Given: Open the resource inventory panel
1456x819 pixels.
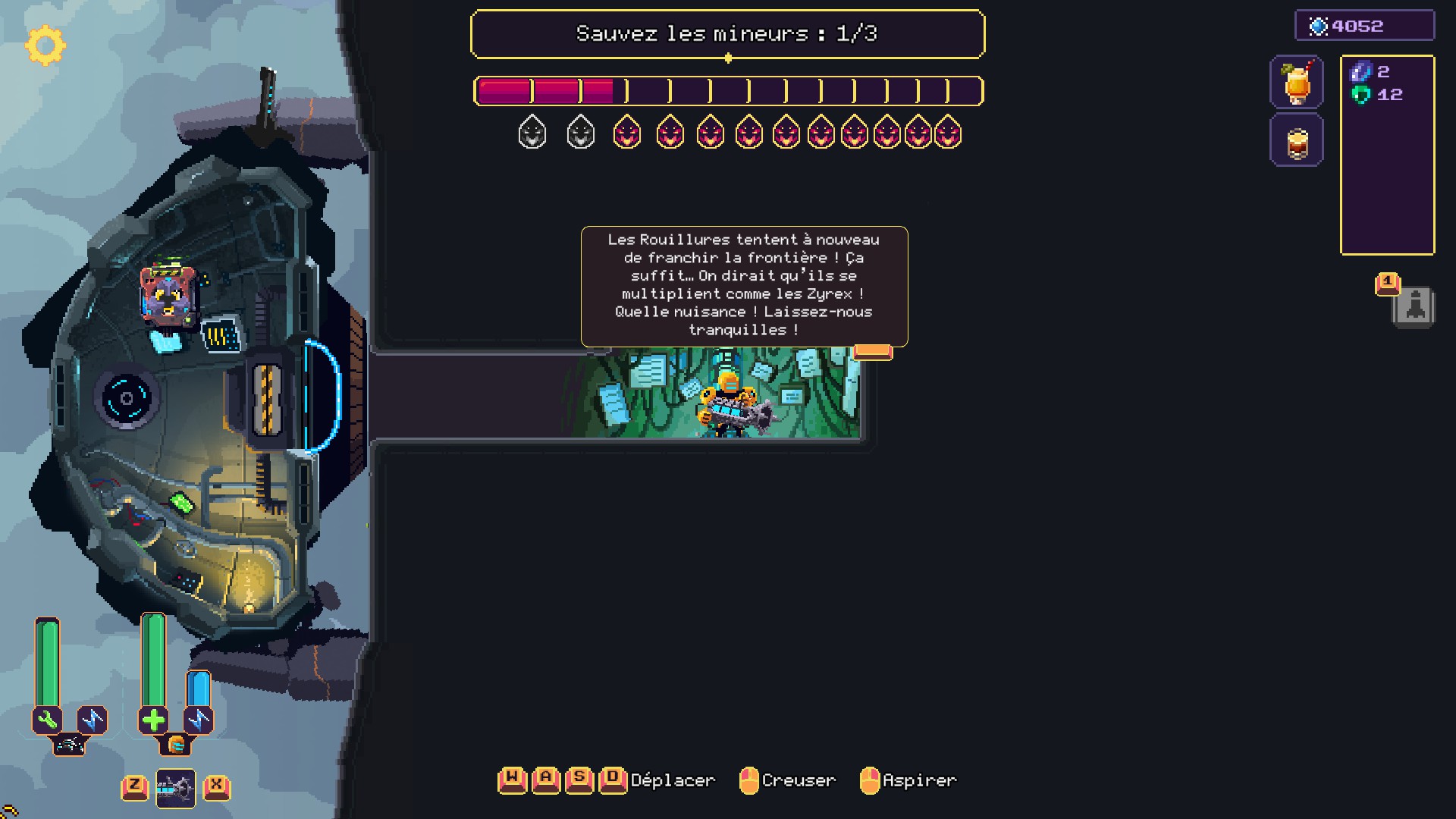Looking at the screenshot, I should (x=1387, y=155).
